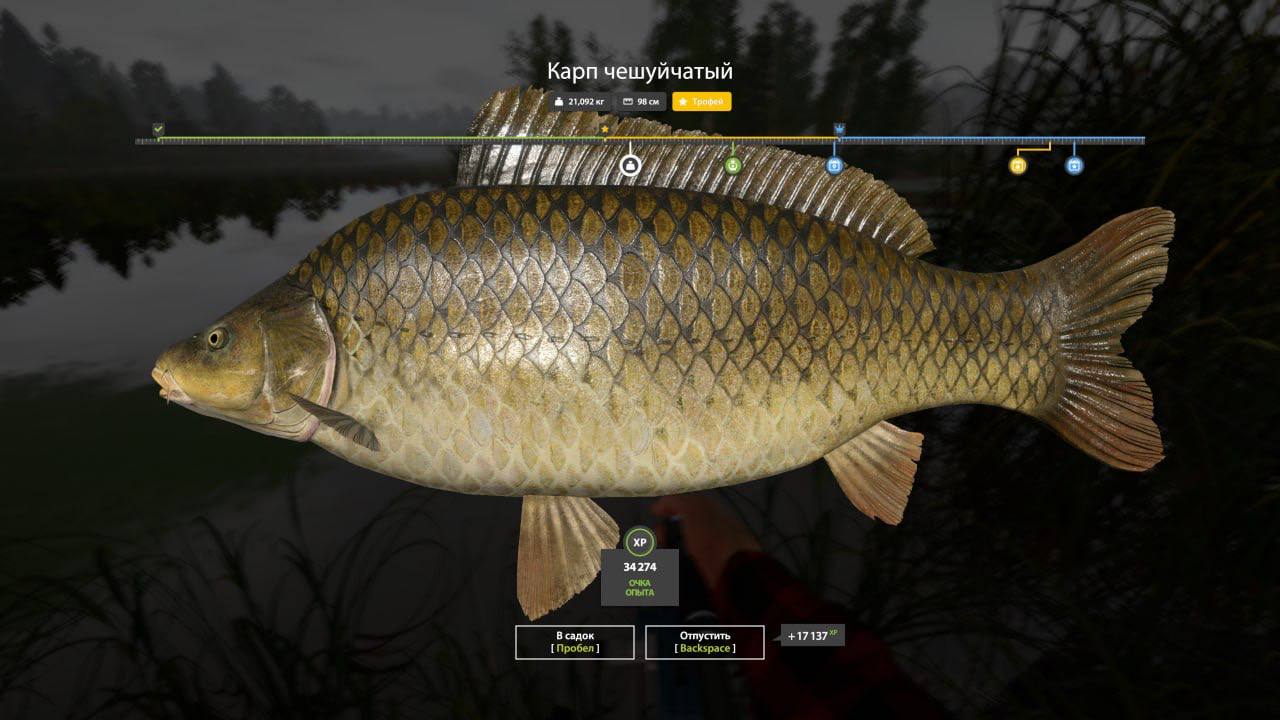
Task: Toggle the yellow Трофей badge
Action: tap(701, 101)
